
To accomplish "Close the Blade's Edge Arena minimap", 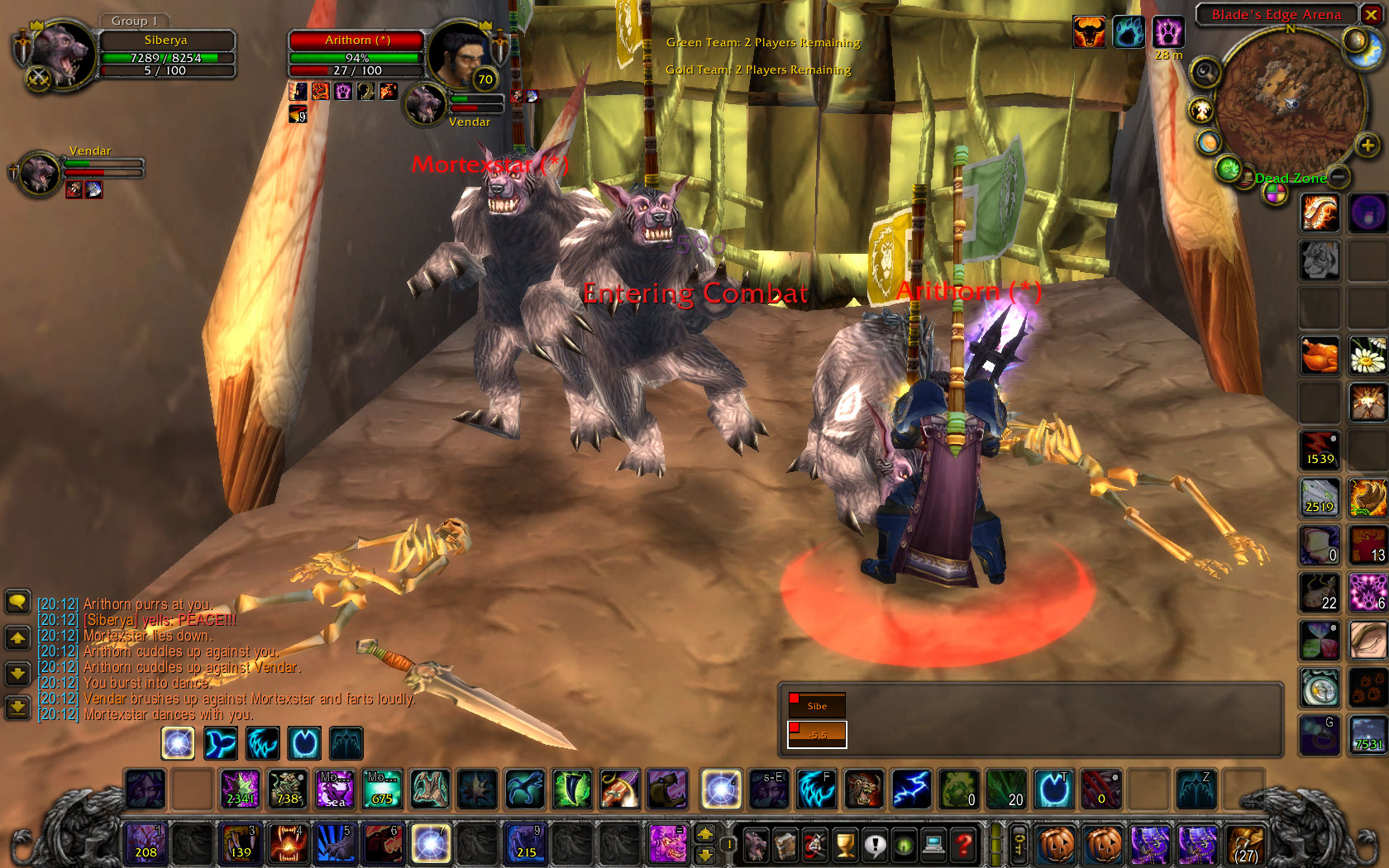I will pos(1371,15).
